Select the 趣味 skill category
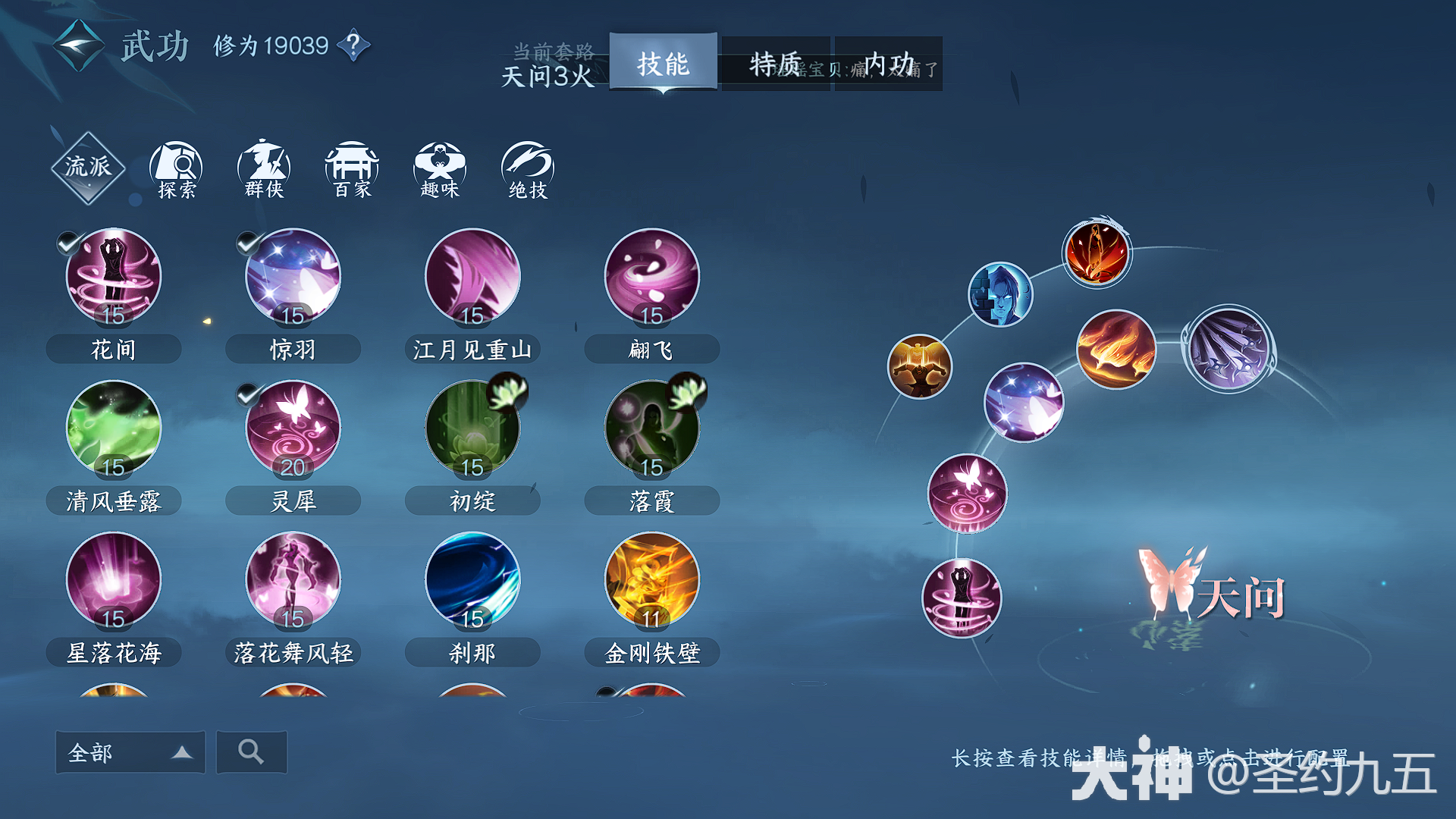 coord(440,170)
